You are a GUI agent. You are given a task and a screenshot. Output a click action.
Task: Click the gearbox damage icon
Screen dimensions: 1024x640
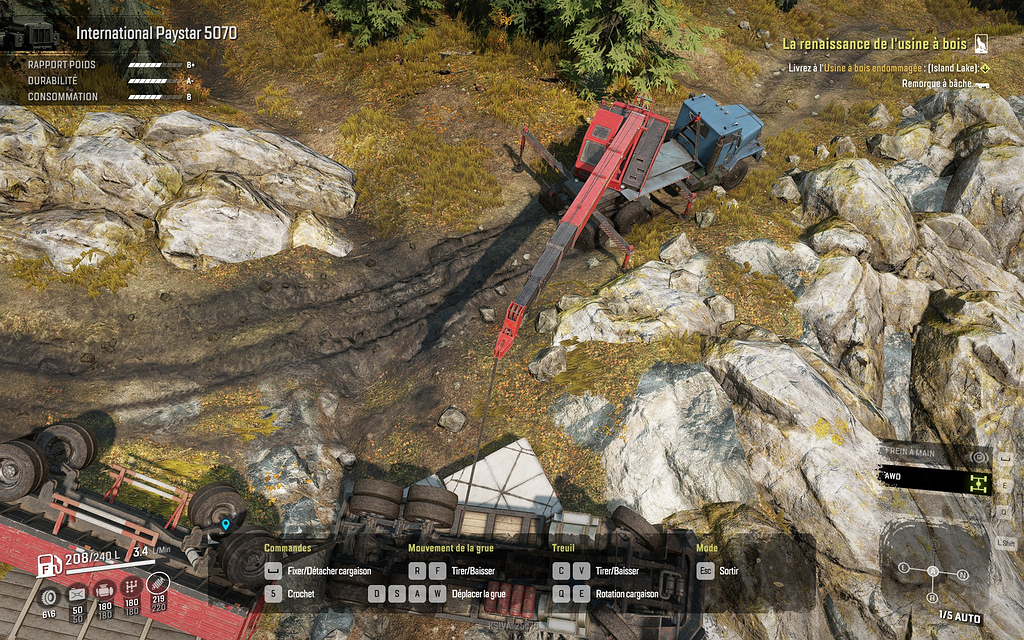coord(131,589)
